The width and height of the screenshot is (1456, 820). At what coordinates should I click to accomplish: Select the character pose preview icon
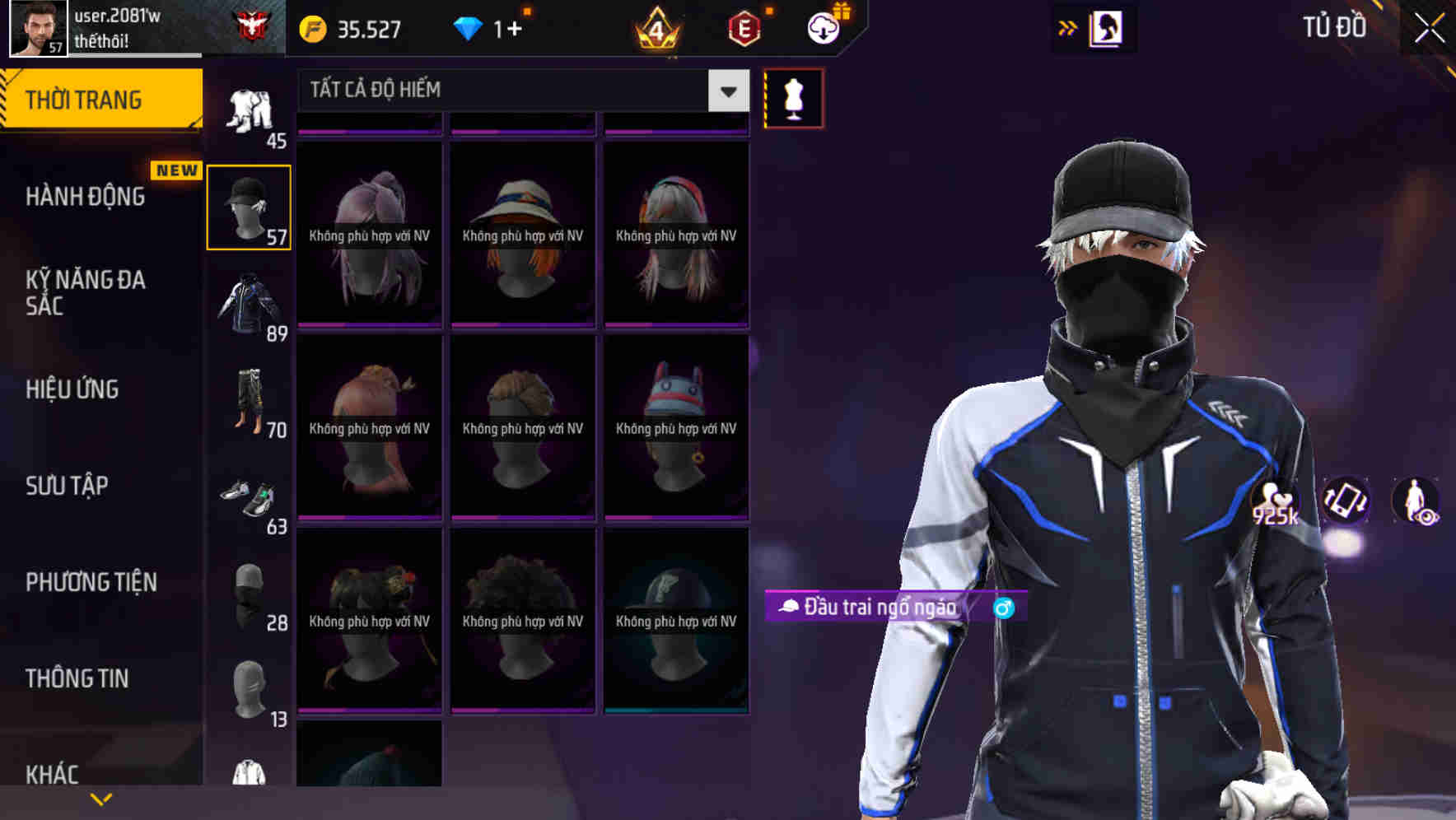click(1418, 501)
